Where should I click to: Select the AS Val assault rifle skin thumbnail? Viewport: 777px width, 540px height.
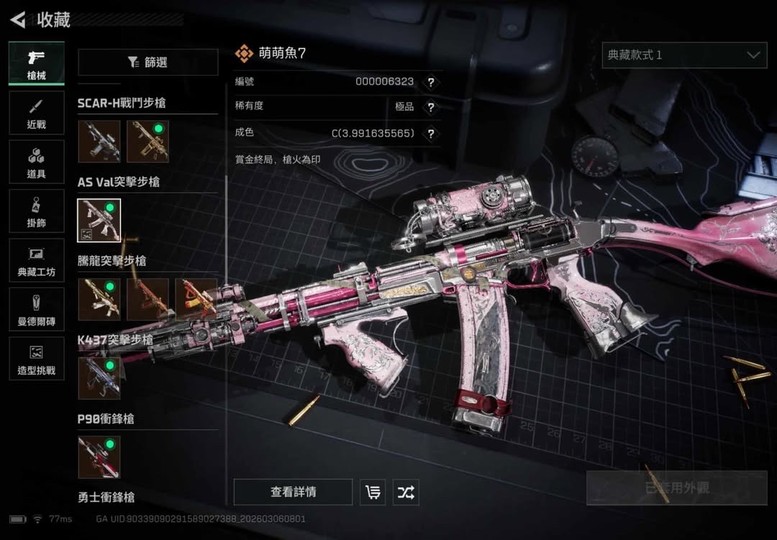click(99, 220)
